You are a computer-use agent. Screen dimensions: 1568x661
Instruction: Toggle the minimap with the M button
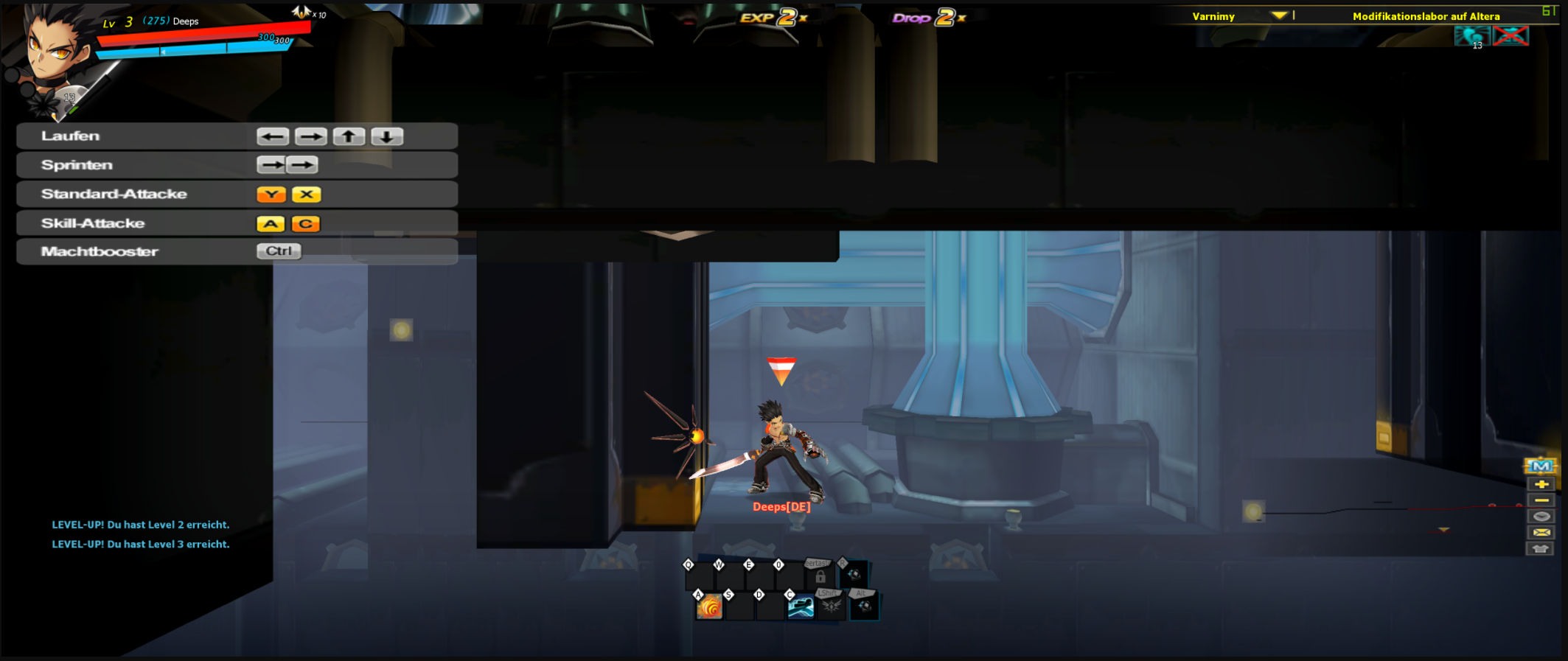pyautogui.click(x=1541, y=466)
